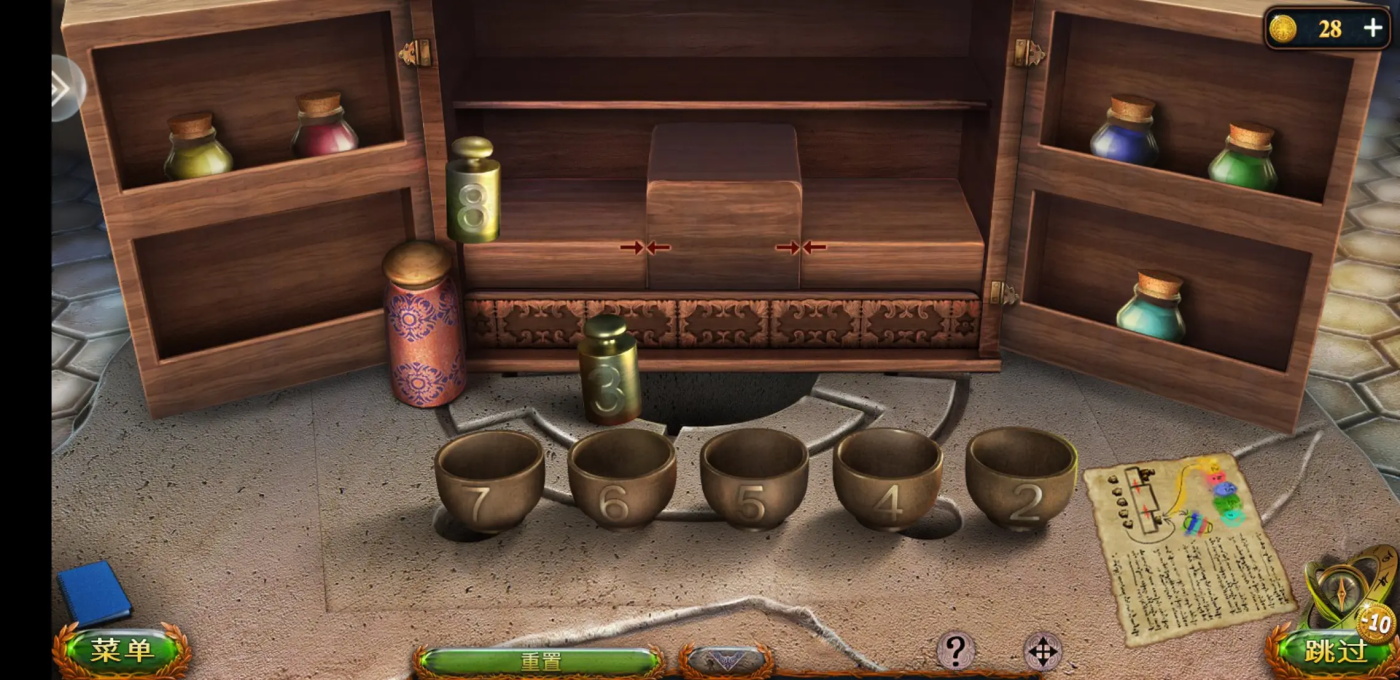Skip the puzzle with 跳过
This screenshot has height=680, width=1400.
[1335, 651]
